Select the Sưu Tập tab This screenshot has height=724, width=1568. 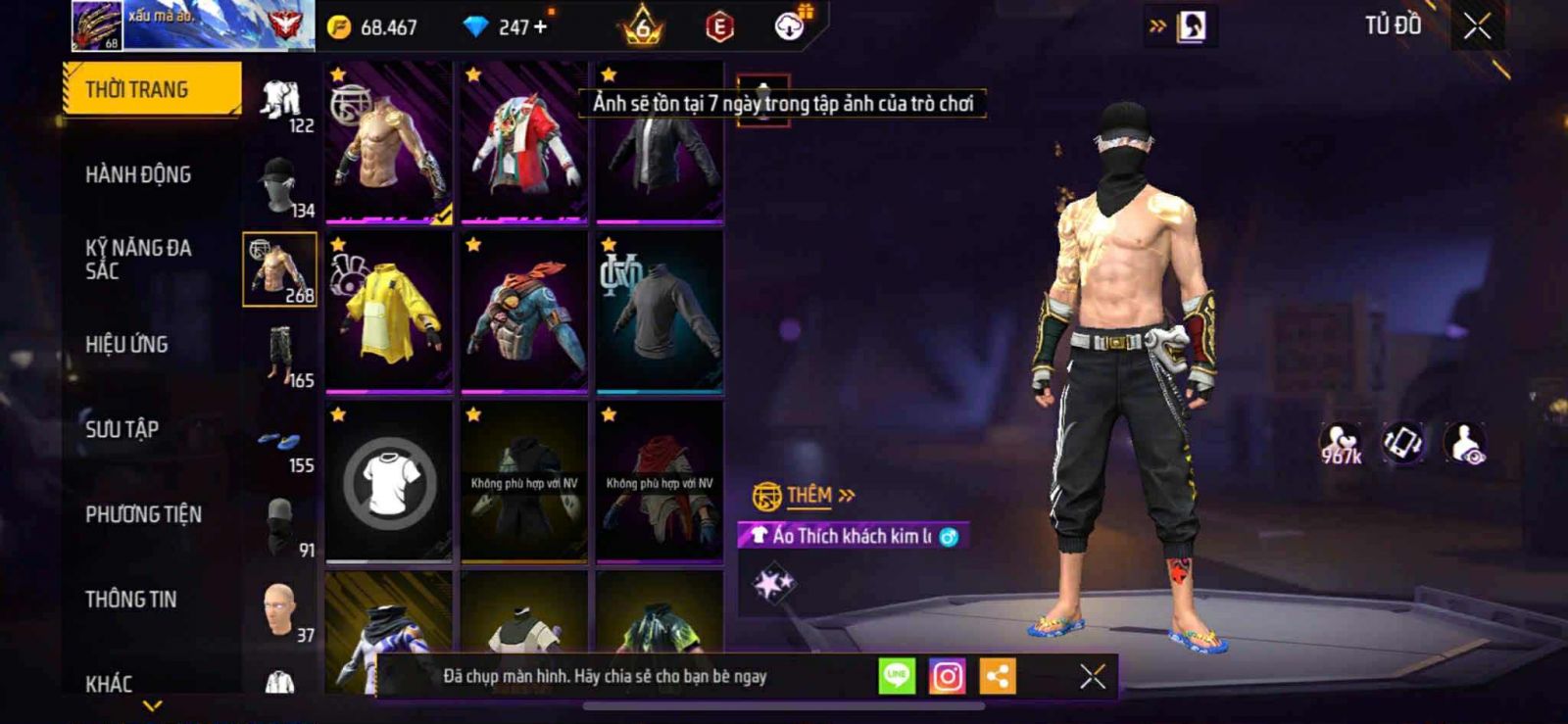coord(122,429)
